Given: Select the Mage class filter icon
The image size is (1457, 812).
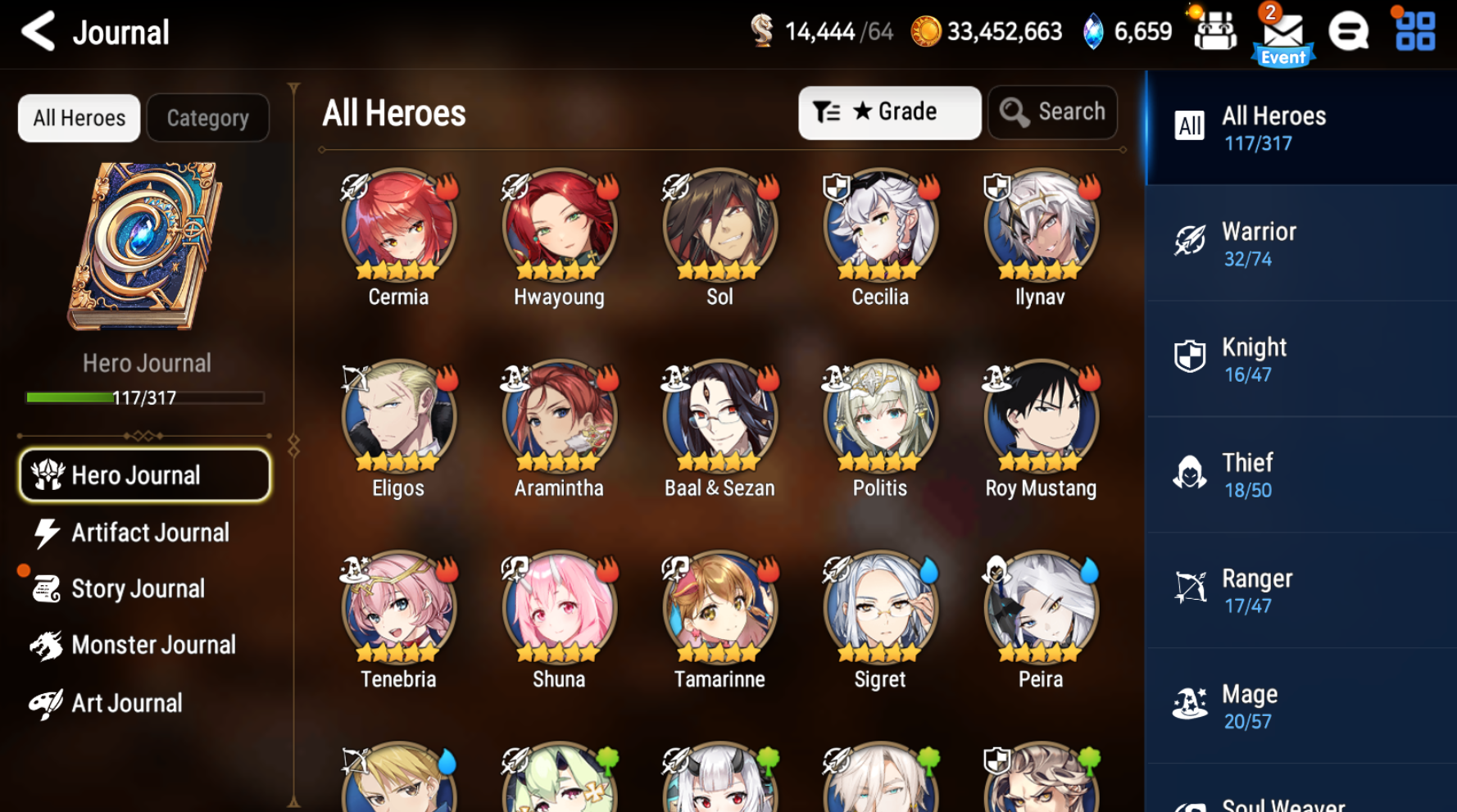Looking at the screenshot, I should [1190, 703].
